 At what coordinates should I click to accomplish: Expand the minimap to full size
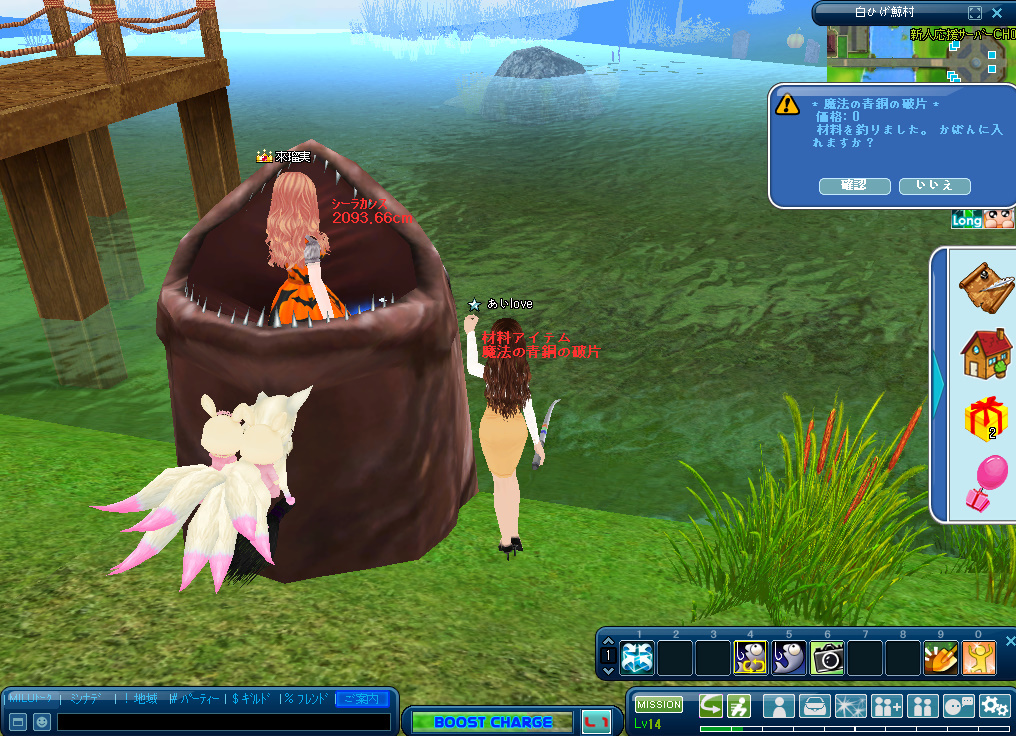(x=975, y=13)
